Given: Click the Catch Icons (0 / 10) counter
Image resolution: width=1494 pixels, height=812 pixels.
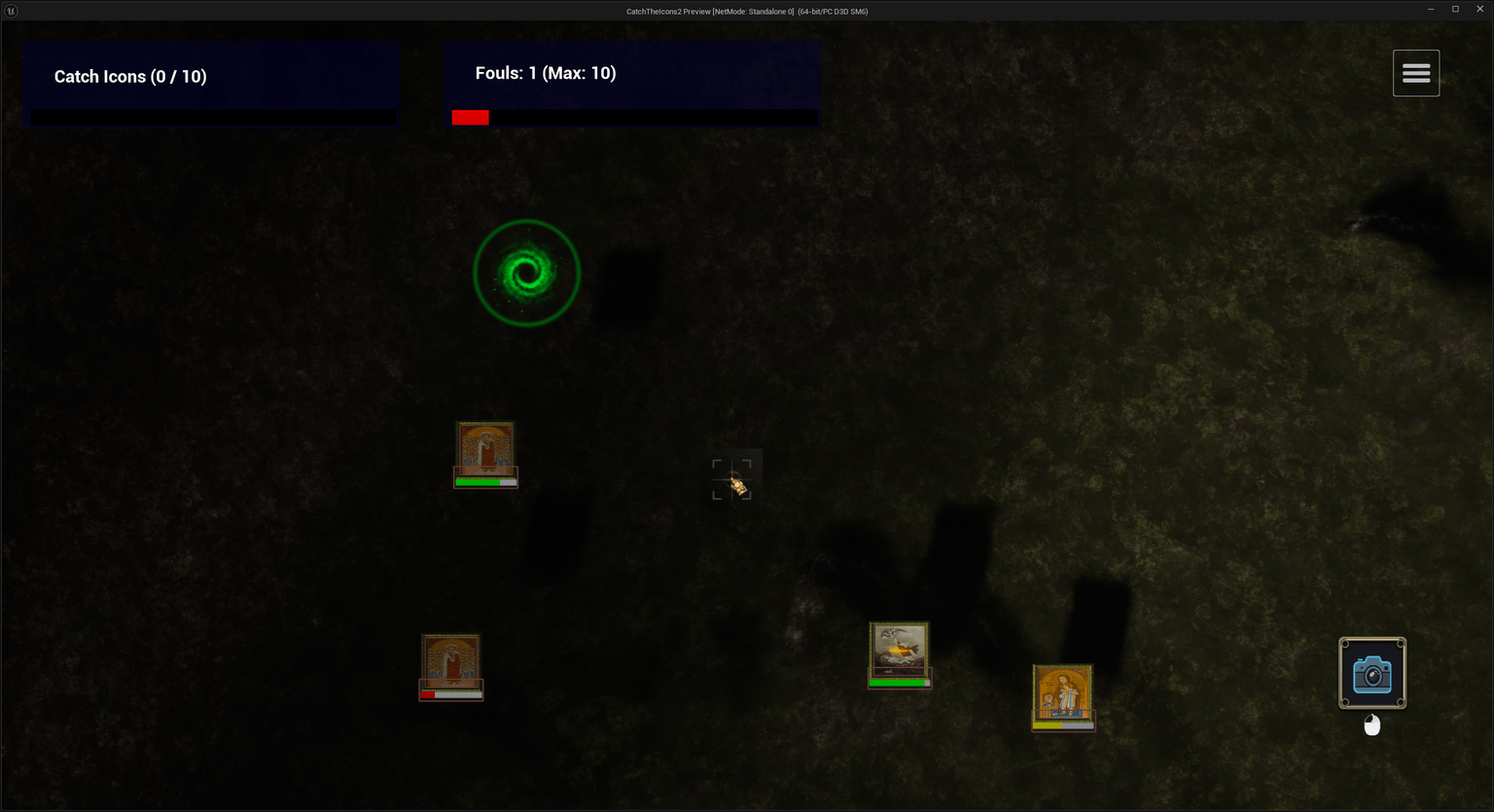Looking at the screenshot, I should click(130, 76).
